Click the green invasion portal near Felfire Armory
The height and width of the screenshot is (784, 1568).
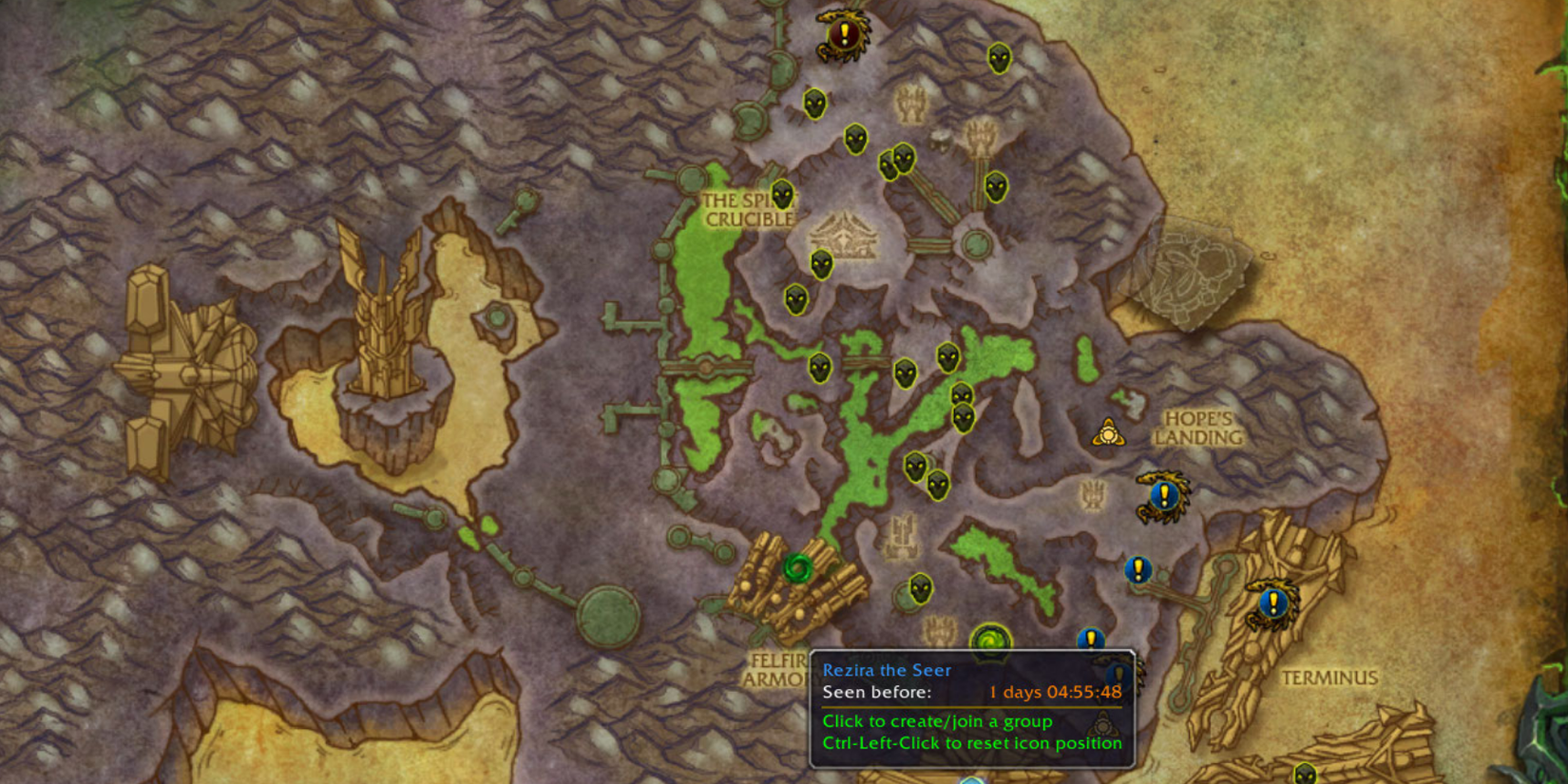click(x=796, y=566)
